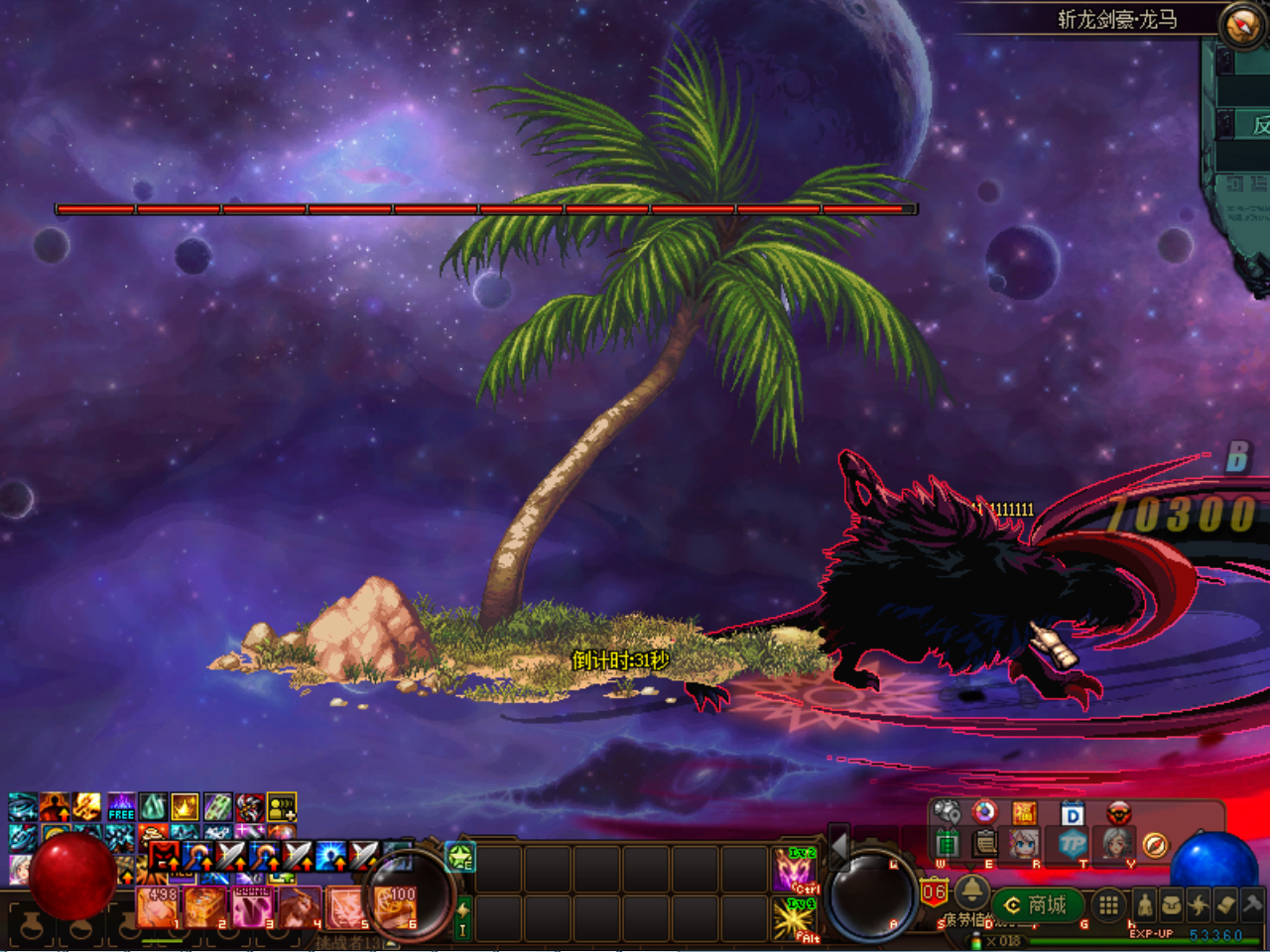This screenshot has width=1270, height=952.
Task: Open the 商城 shop button
Action: [x=1038, y=905]
